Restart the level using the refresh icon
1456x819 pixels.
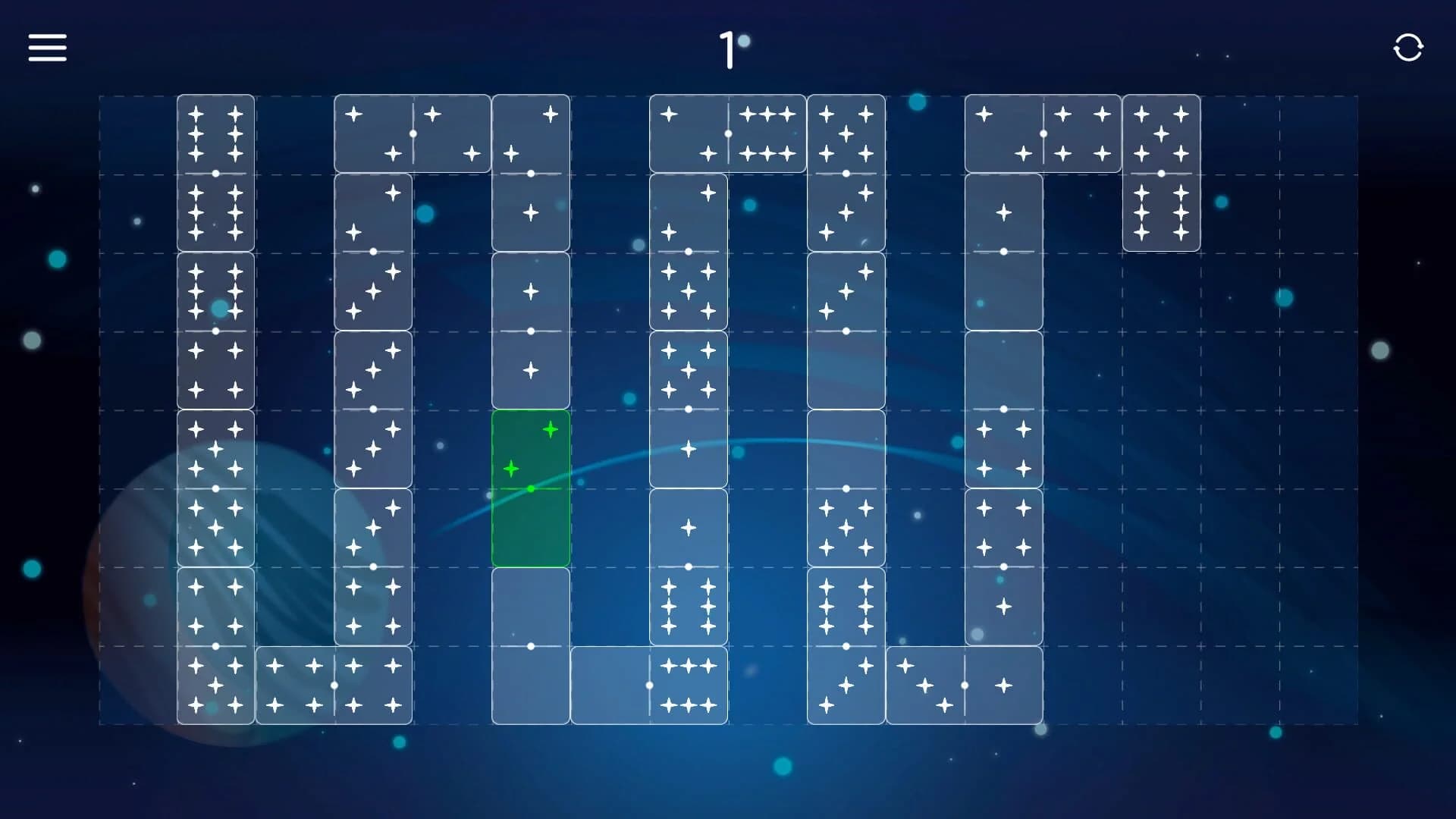point(1409,47)
